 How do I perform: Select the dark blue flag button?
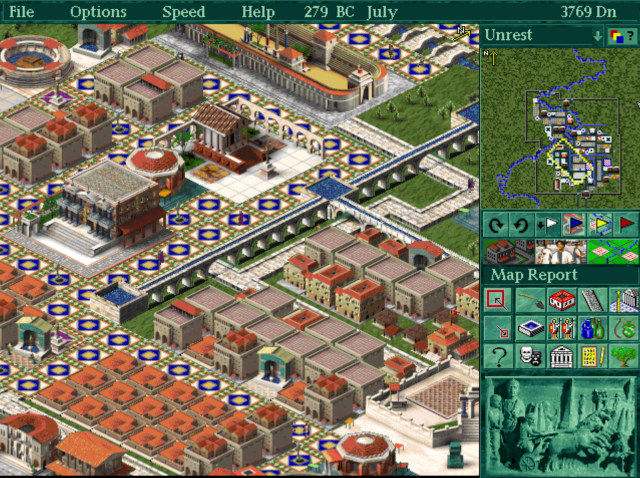point(574,223)
